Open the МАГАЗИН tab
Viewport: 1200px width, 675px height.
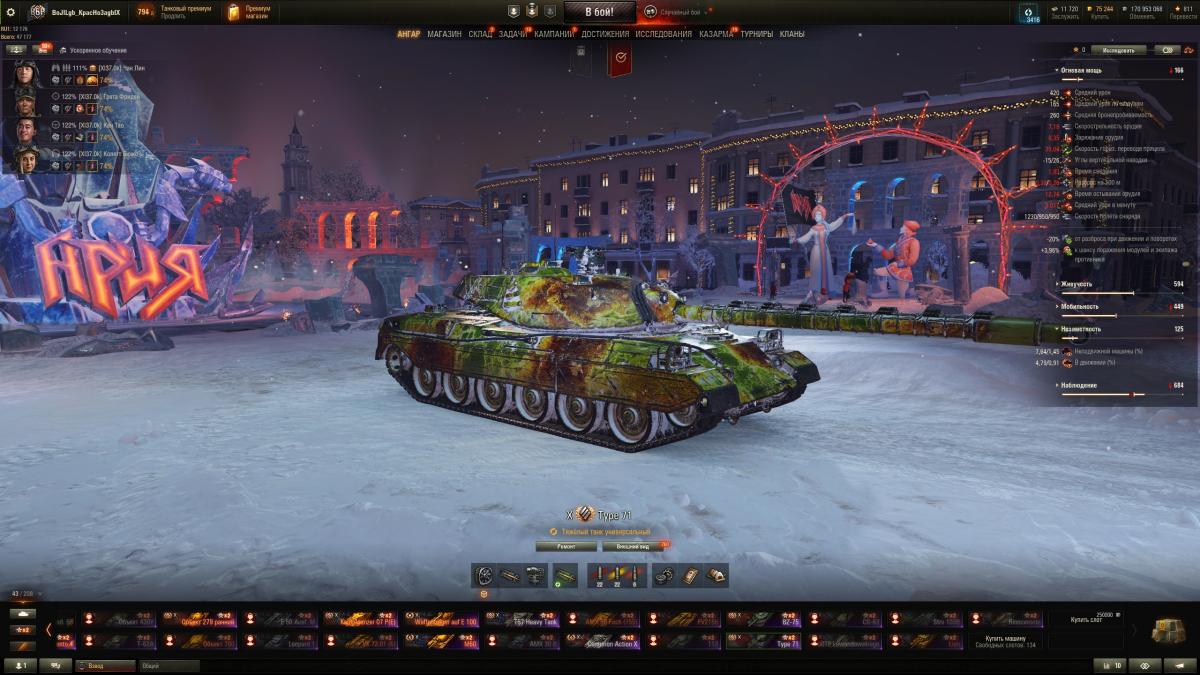click(444, 34)
